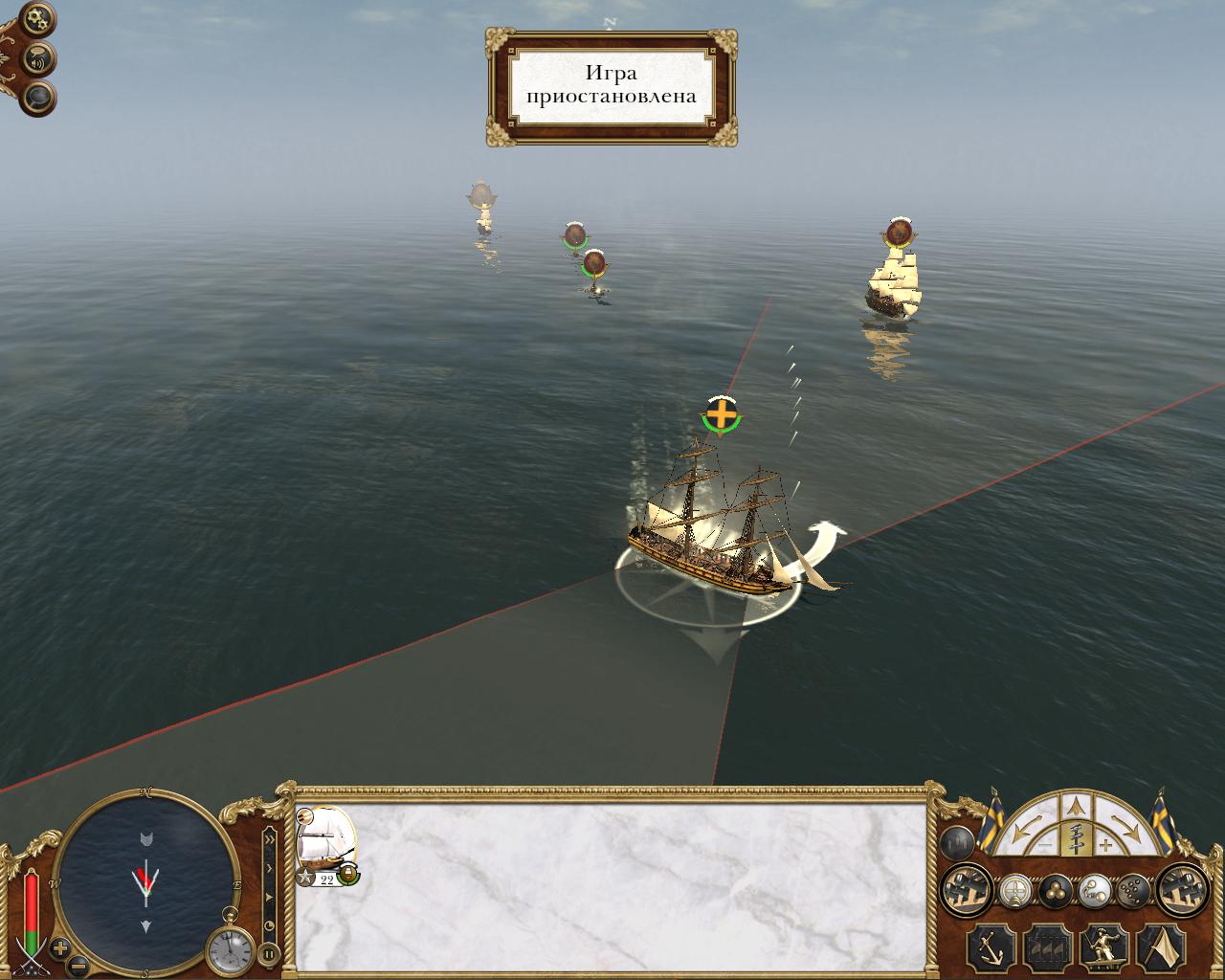The image size is (1225, 980).
Task: Drop anchor with the anchor button
Action: 991,947
